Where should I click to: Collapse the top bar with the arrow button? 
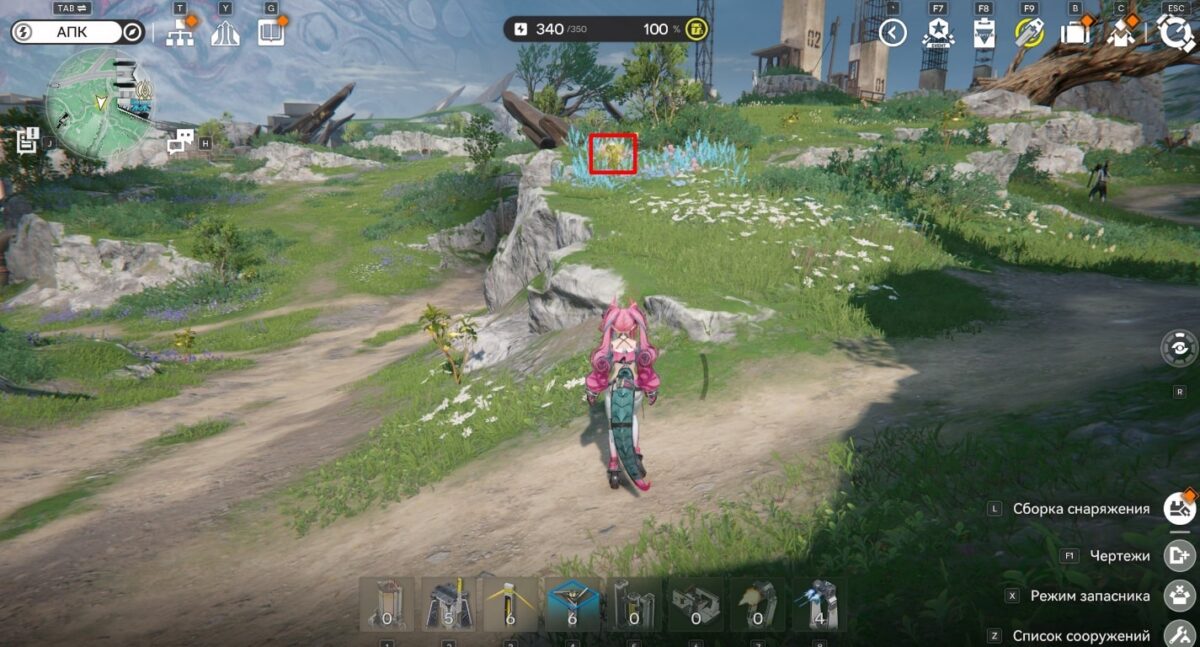[x=892, y=33]
